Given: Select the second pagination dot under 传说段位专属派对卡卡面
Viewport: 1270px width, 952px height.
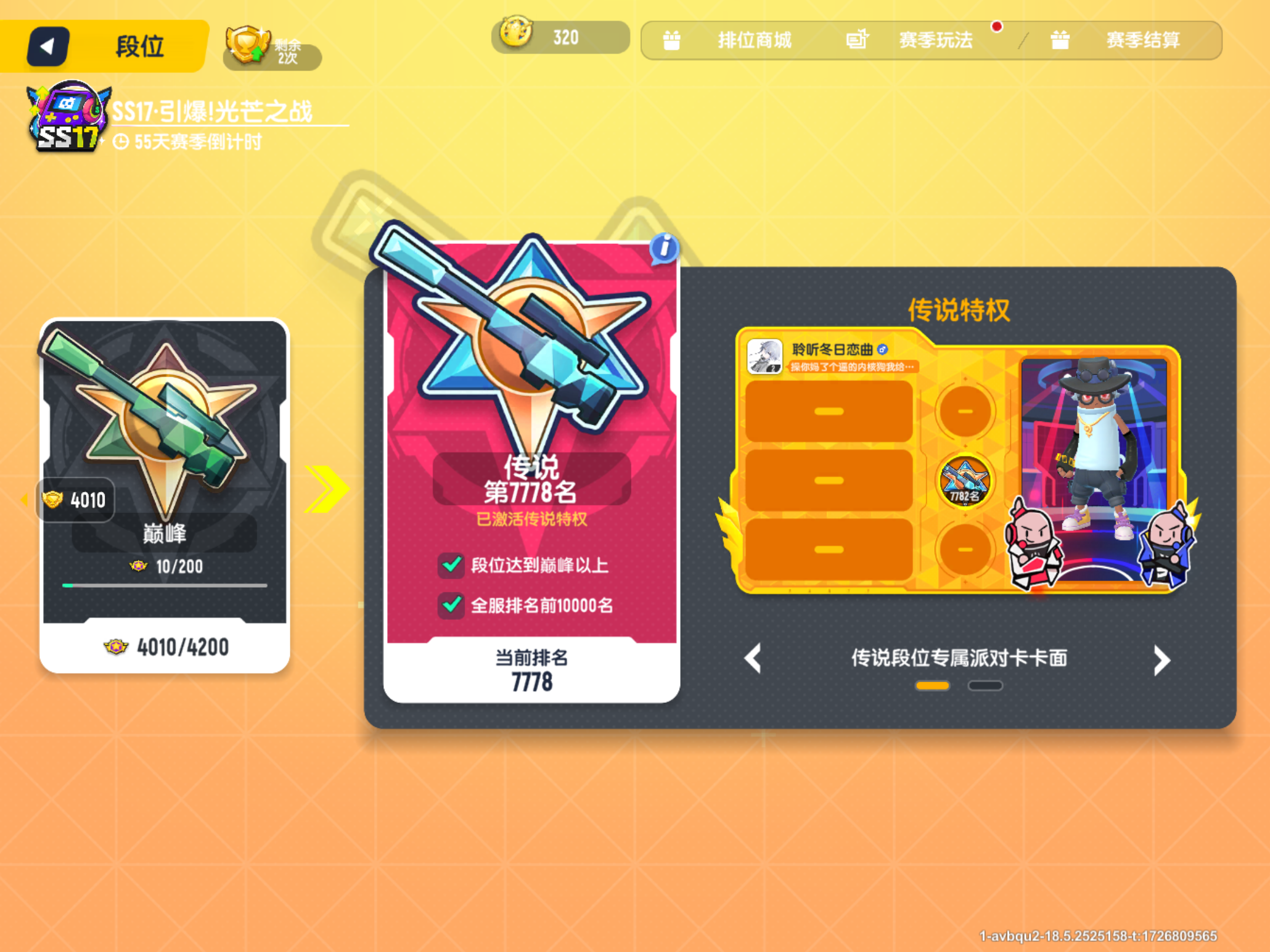Looking at the screenshot, I should click(x=985, y=686).
